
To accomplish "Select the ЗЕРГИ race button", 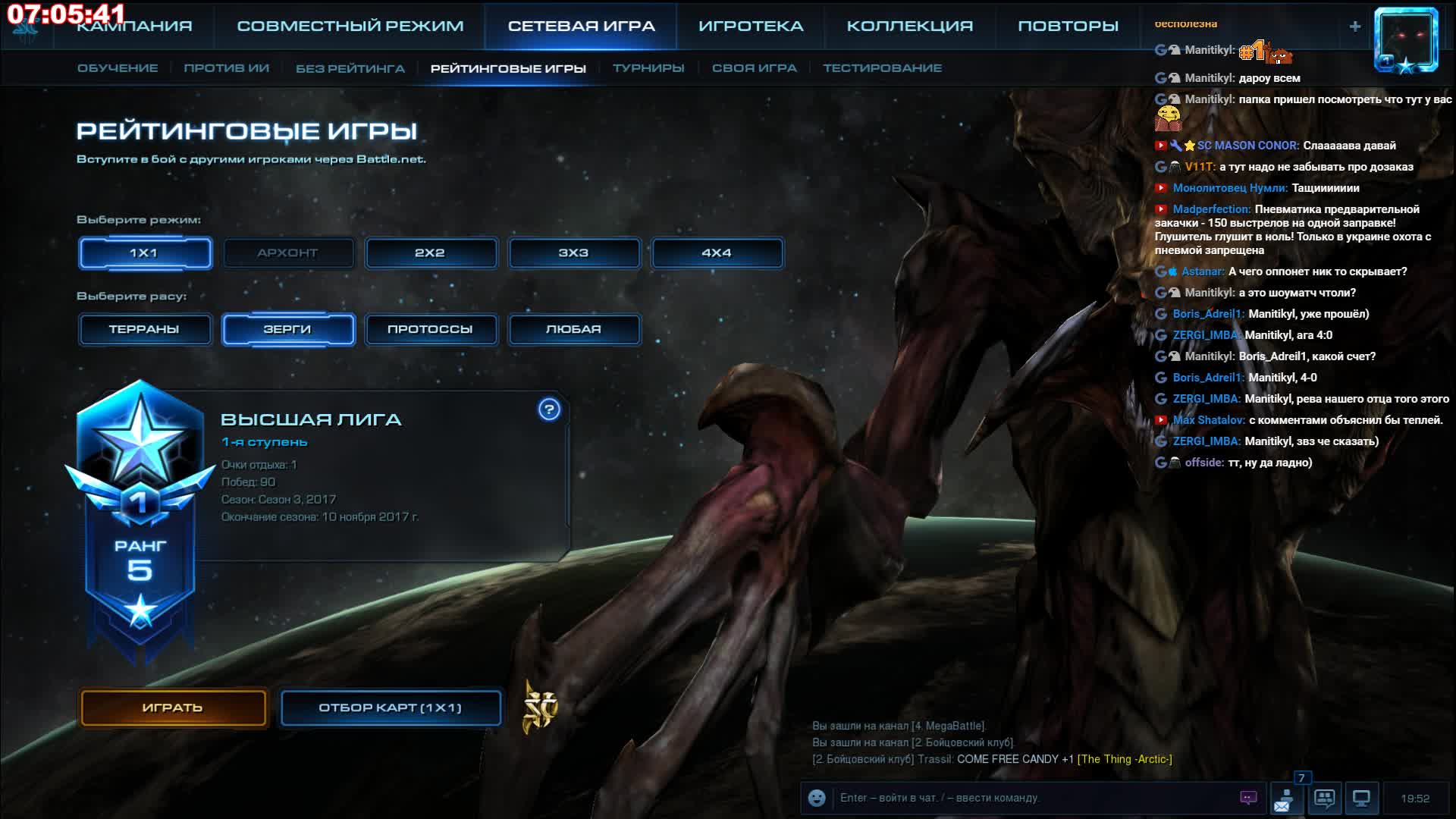I will click(x=287, y=329).
